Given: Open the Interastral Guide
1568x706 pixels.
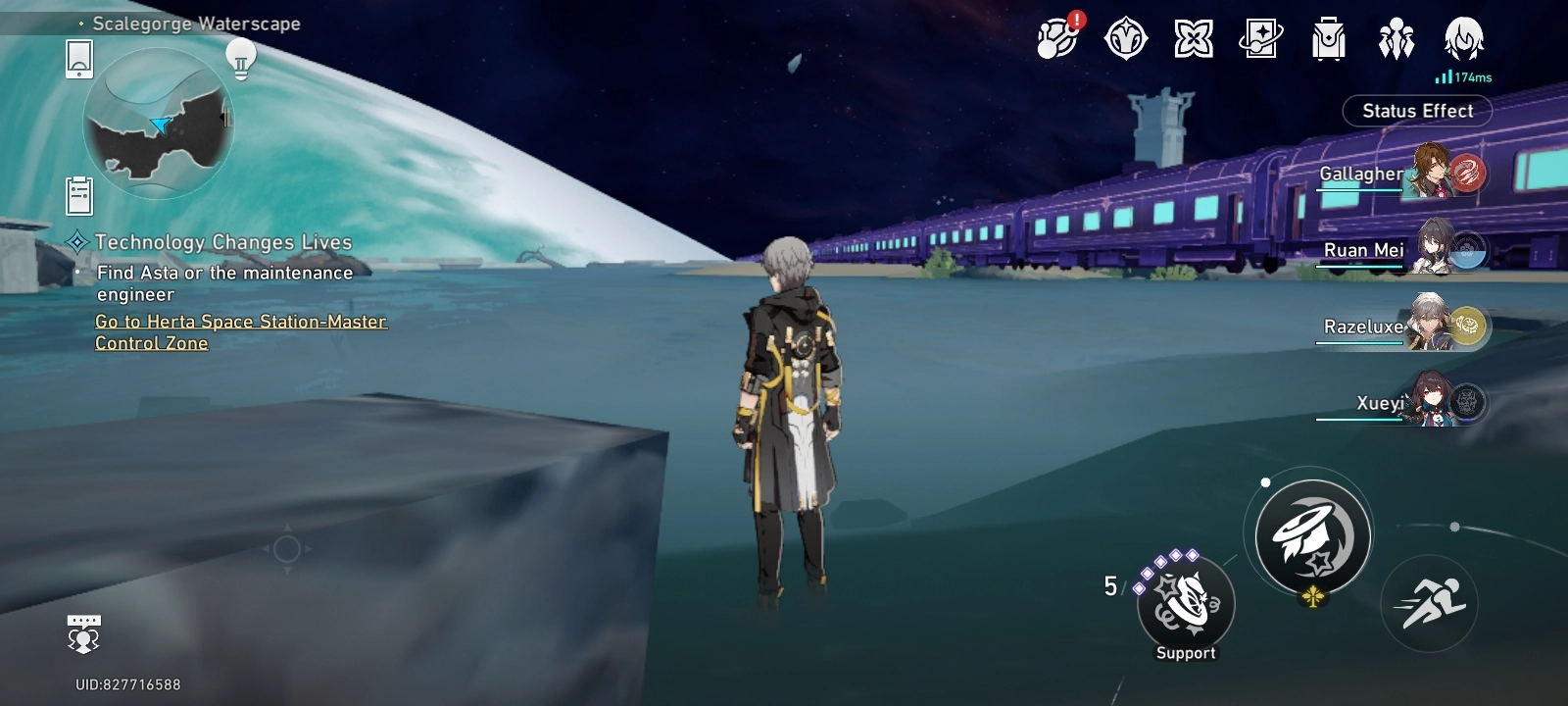Looking at the screenshot, I should pos(1195,39).
